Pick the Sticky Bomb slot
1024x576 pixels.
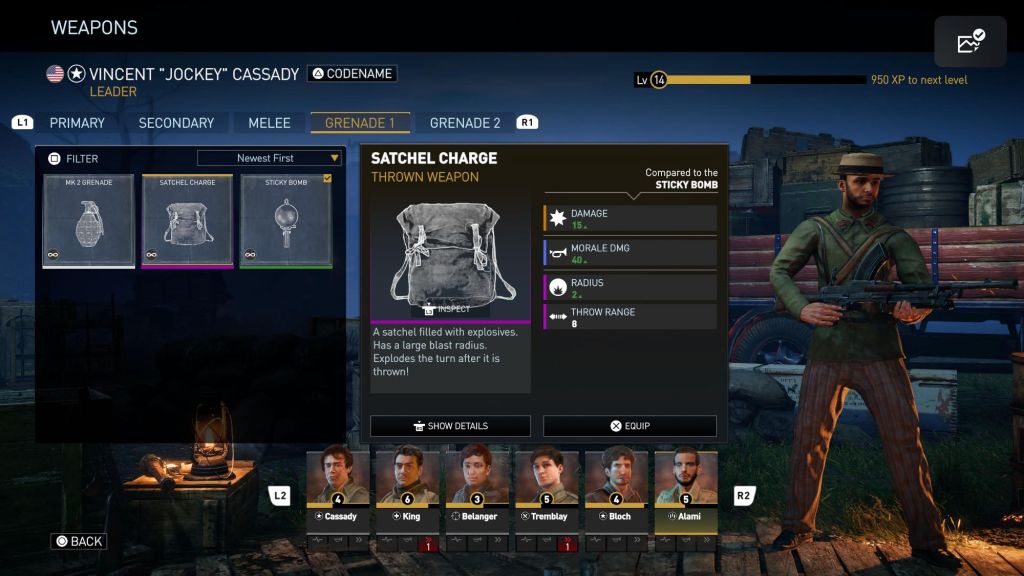(286, 222)
